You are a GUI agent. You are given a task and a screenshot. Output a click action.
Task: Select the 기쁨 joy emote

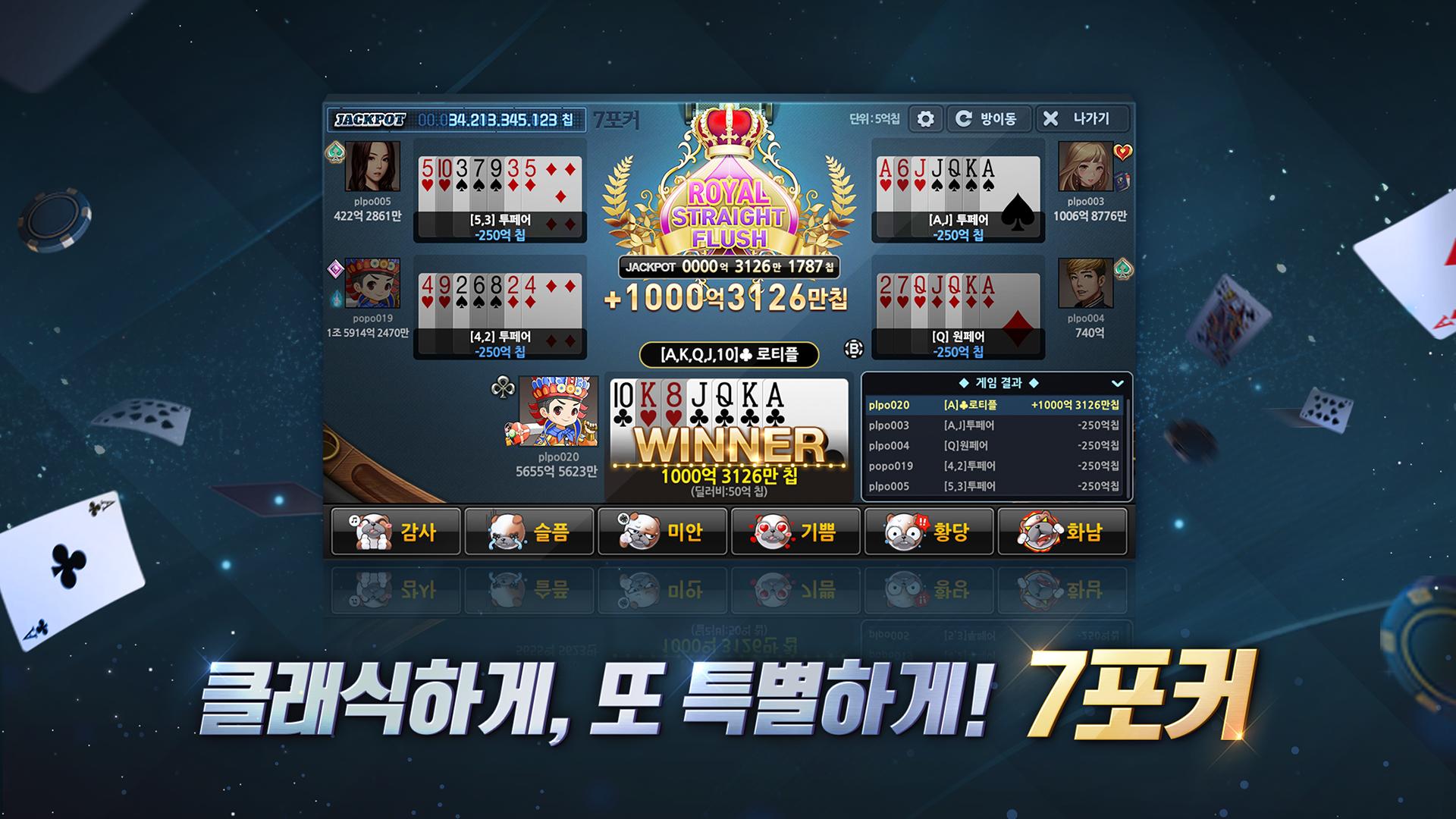[795, 532]
